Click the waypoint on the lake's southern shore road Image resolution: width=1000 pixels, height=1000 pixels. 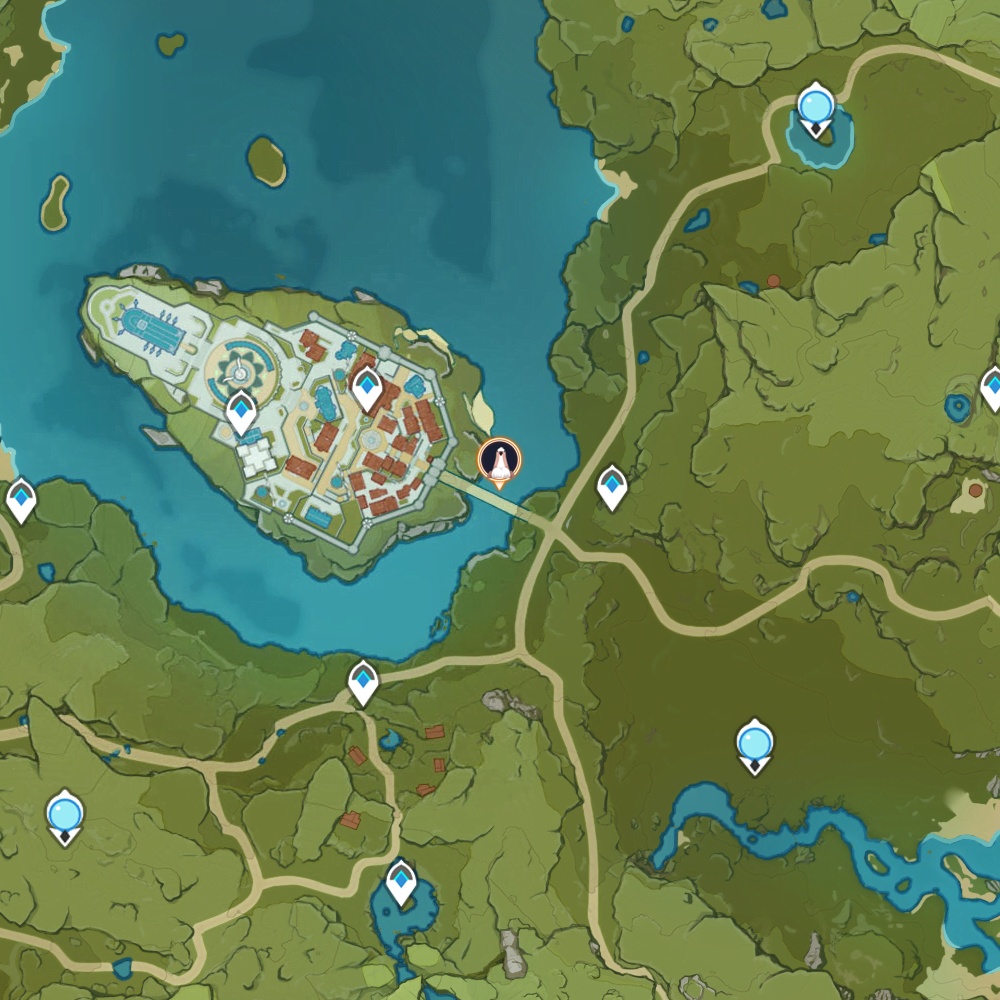pyautogui.click(x=363, y=682)
